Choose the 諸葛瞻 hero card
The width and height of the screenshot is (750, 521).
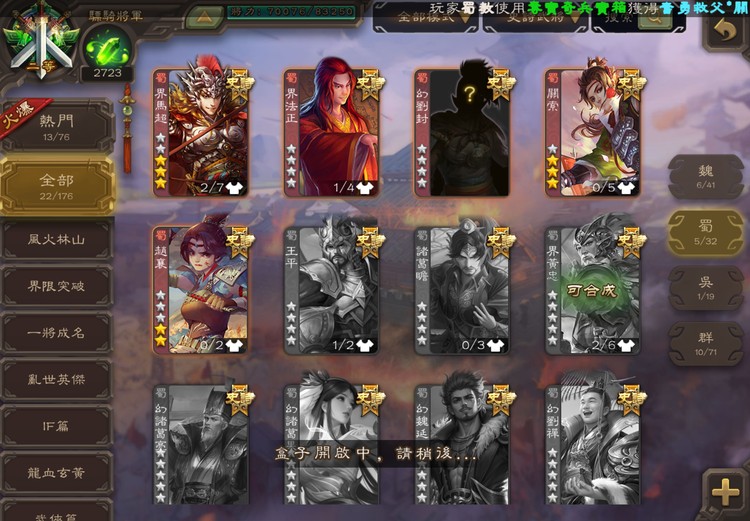pyautogui.click(x=462, y=290)
